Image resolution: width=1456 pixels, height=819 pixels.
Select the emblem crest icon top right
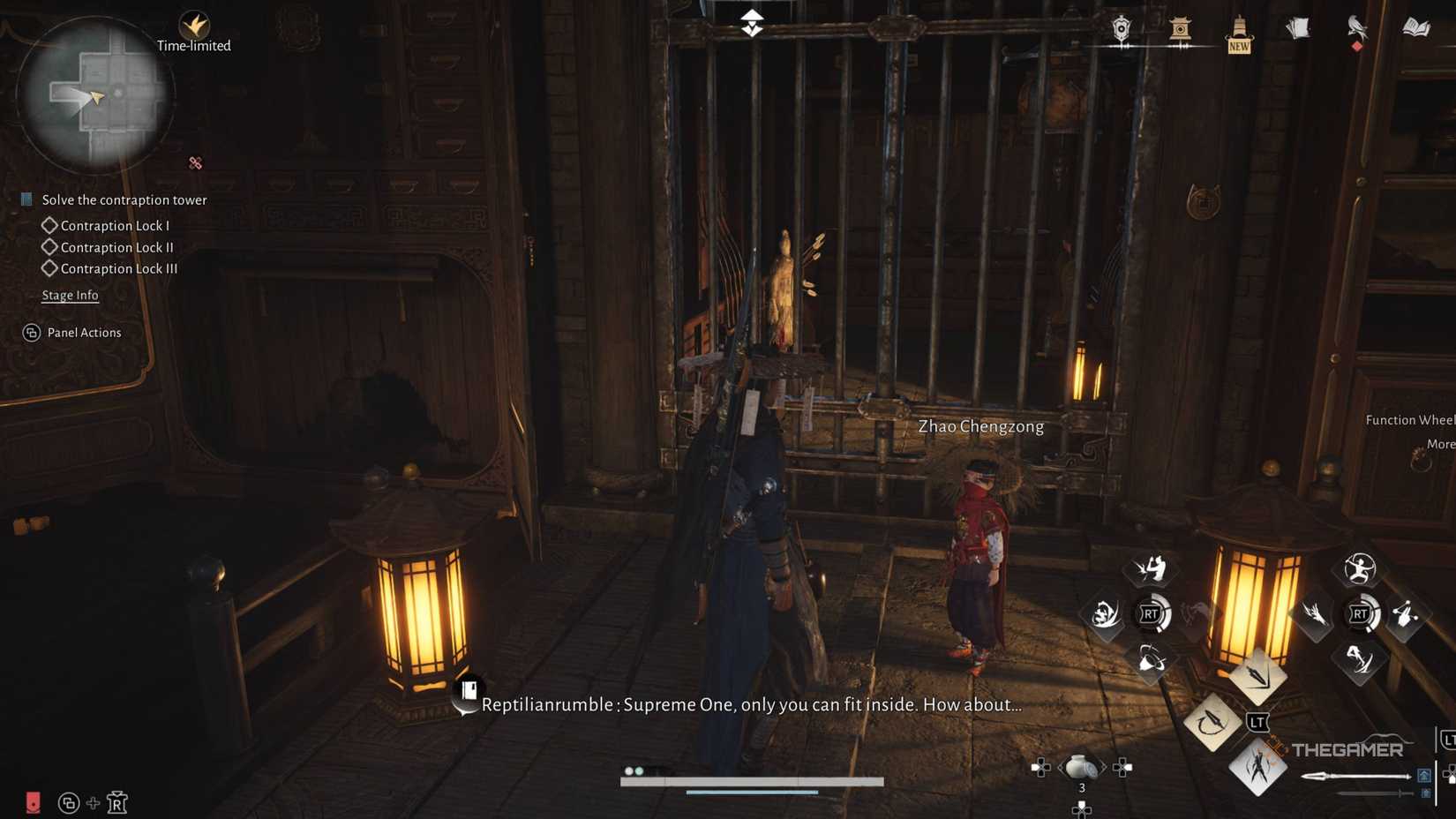[1120, 29]
